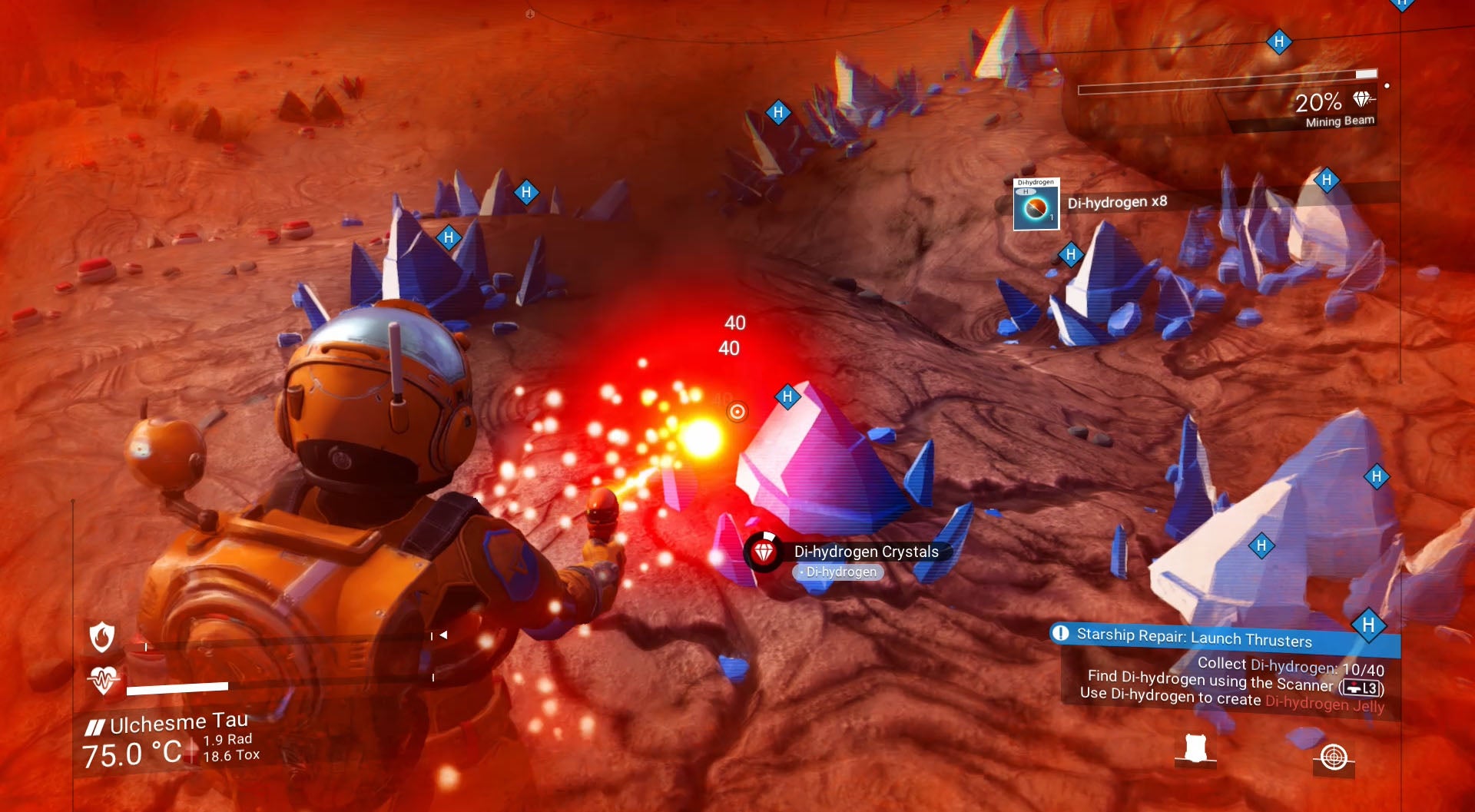The height and width of the screenshot is (812, 1475).
Task: Open the Di-hydrogen item icon in the pickup notification
Action: point(1036,206)
